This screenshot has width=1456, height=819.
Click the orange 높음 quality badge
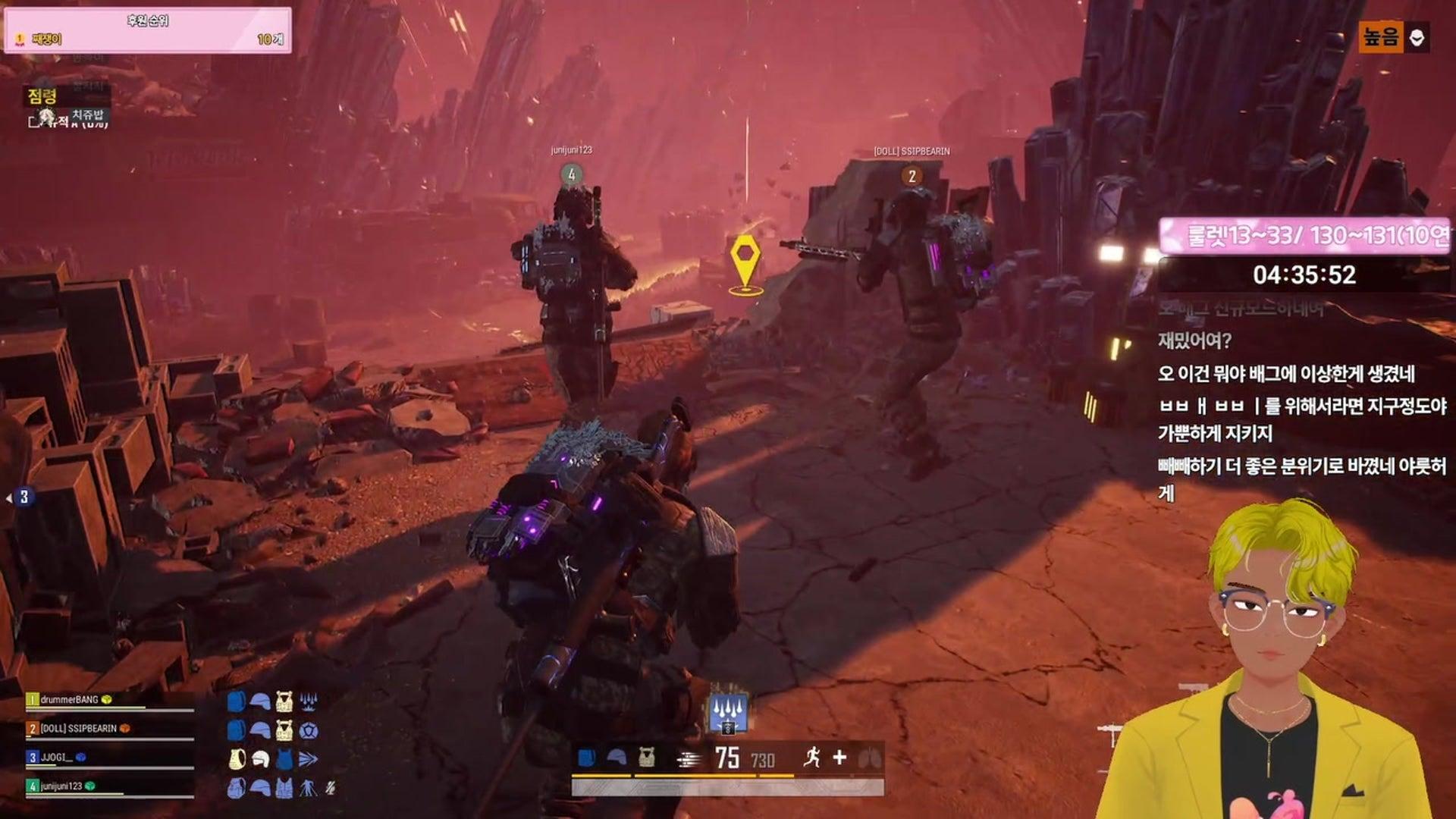point(1380,36)
